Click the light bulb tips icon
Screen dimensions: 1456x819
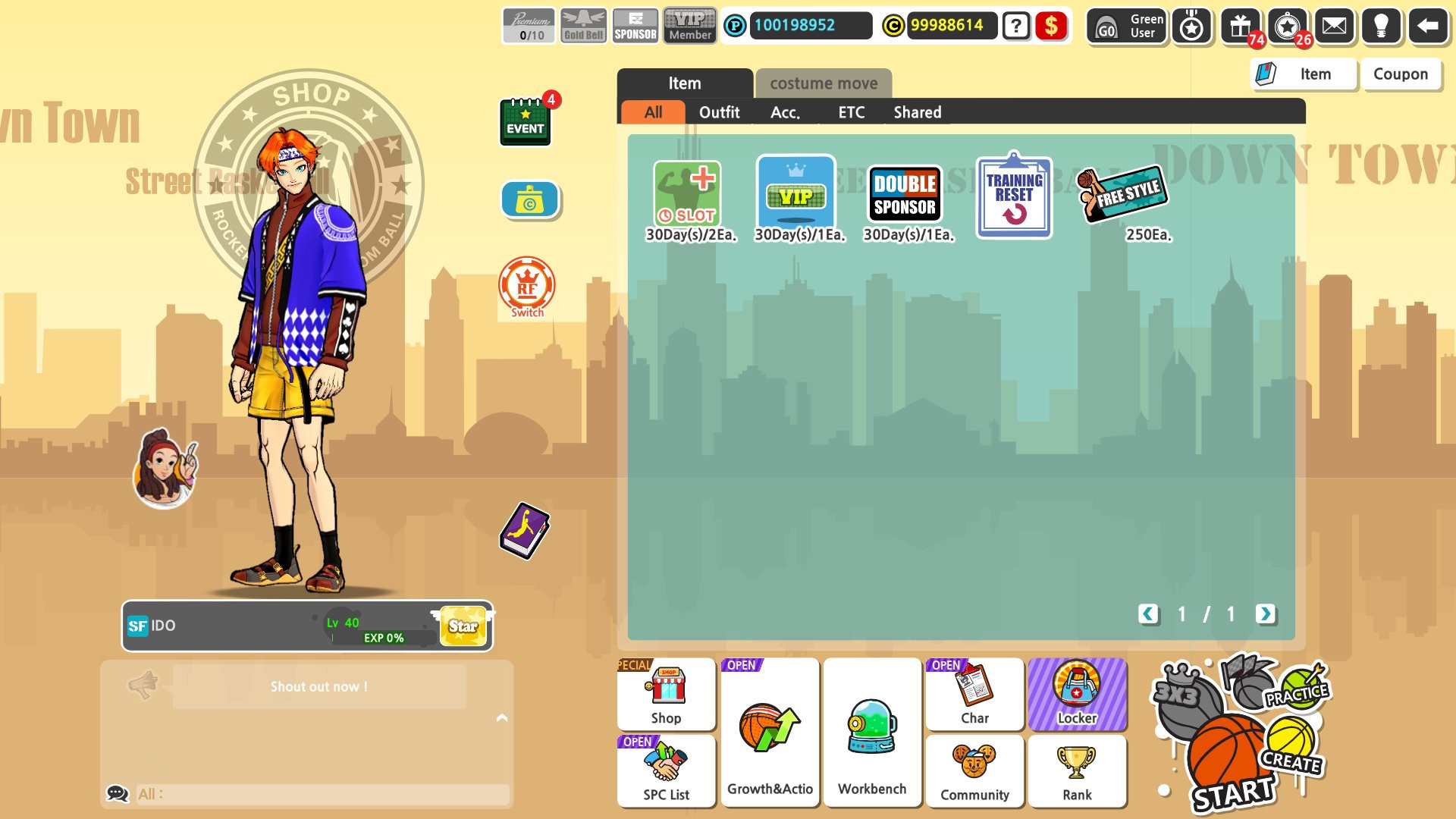pyautogui.click(x=1383, y=26)
